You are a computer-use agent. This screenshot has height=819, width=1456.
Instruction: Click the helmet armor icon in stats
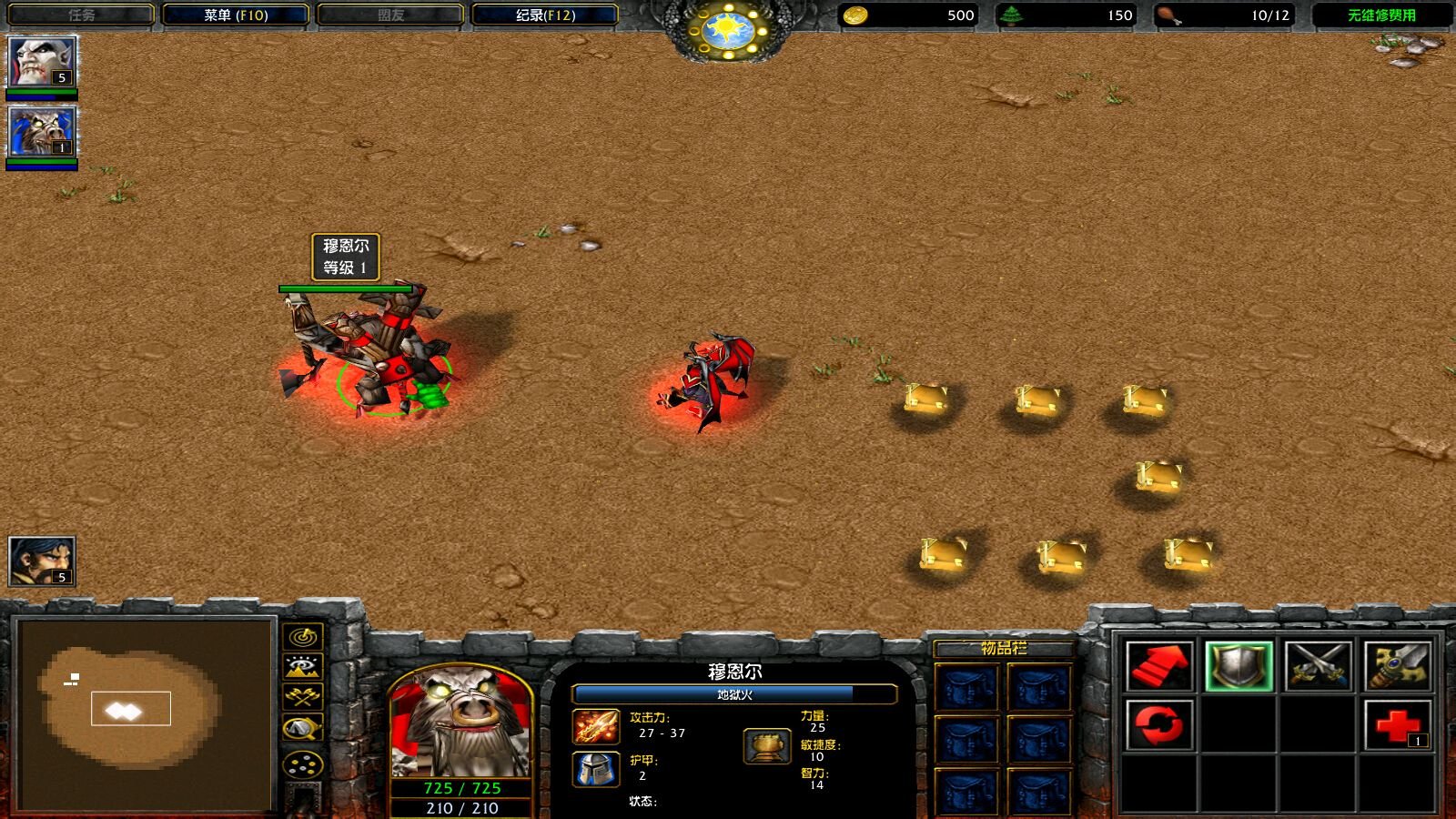coord(596,769)
